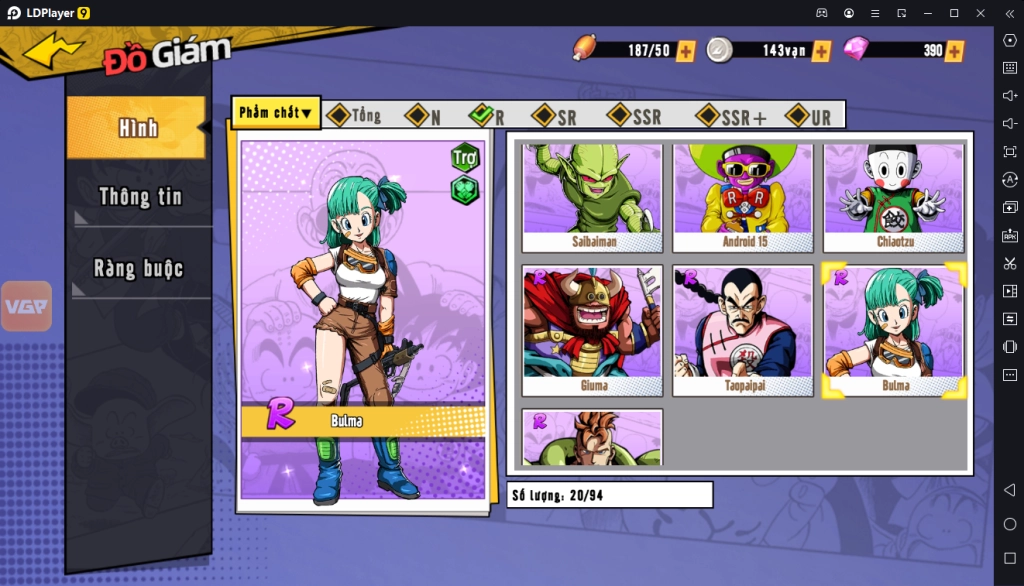Select the Hình tab
This screenshot has height=586, width=1024.
pyautogui.click(x=138, y=128)
